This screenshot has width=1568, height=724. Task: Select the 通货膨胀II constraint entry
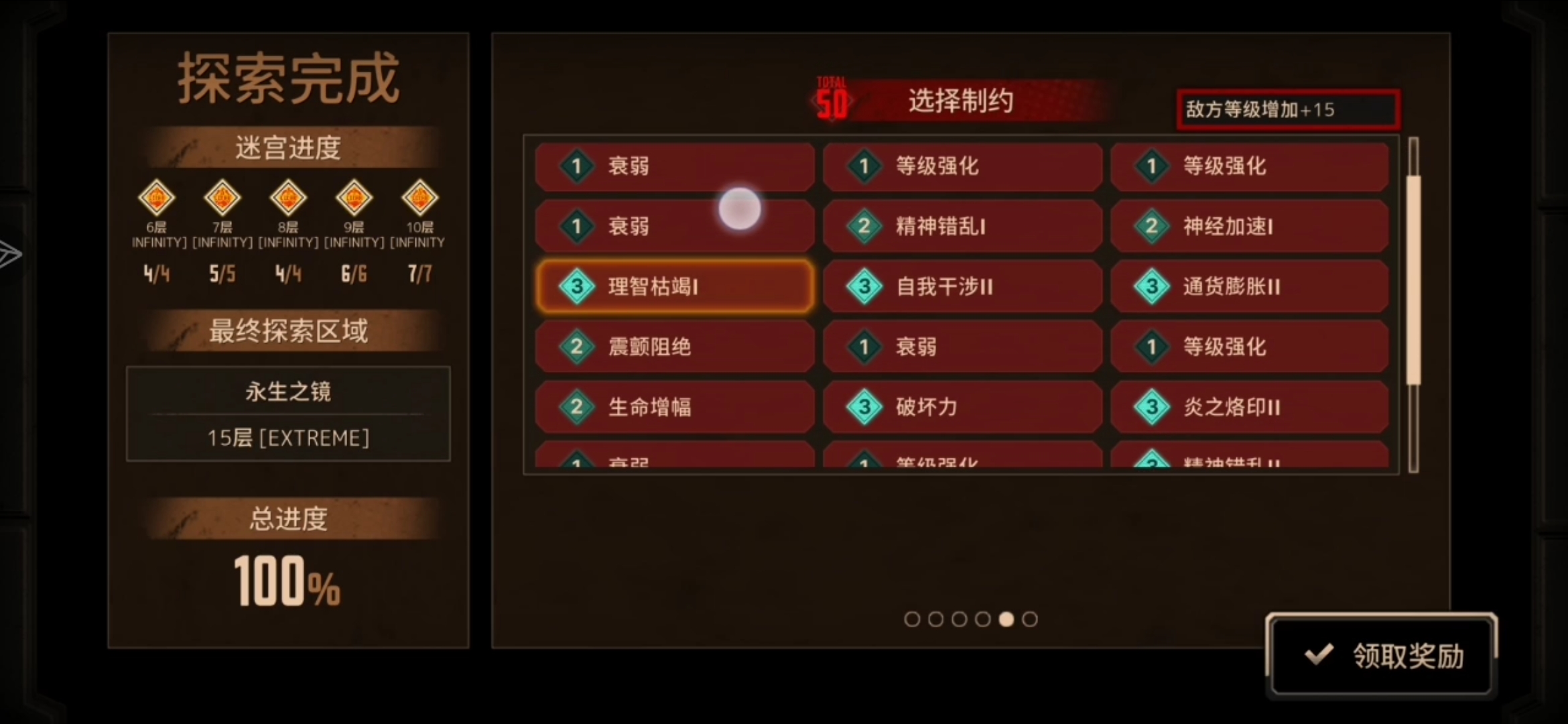coord(1250,286)
